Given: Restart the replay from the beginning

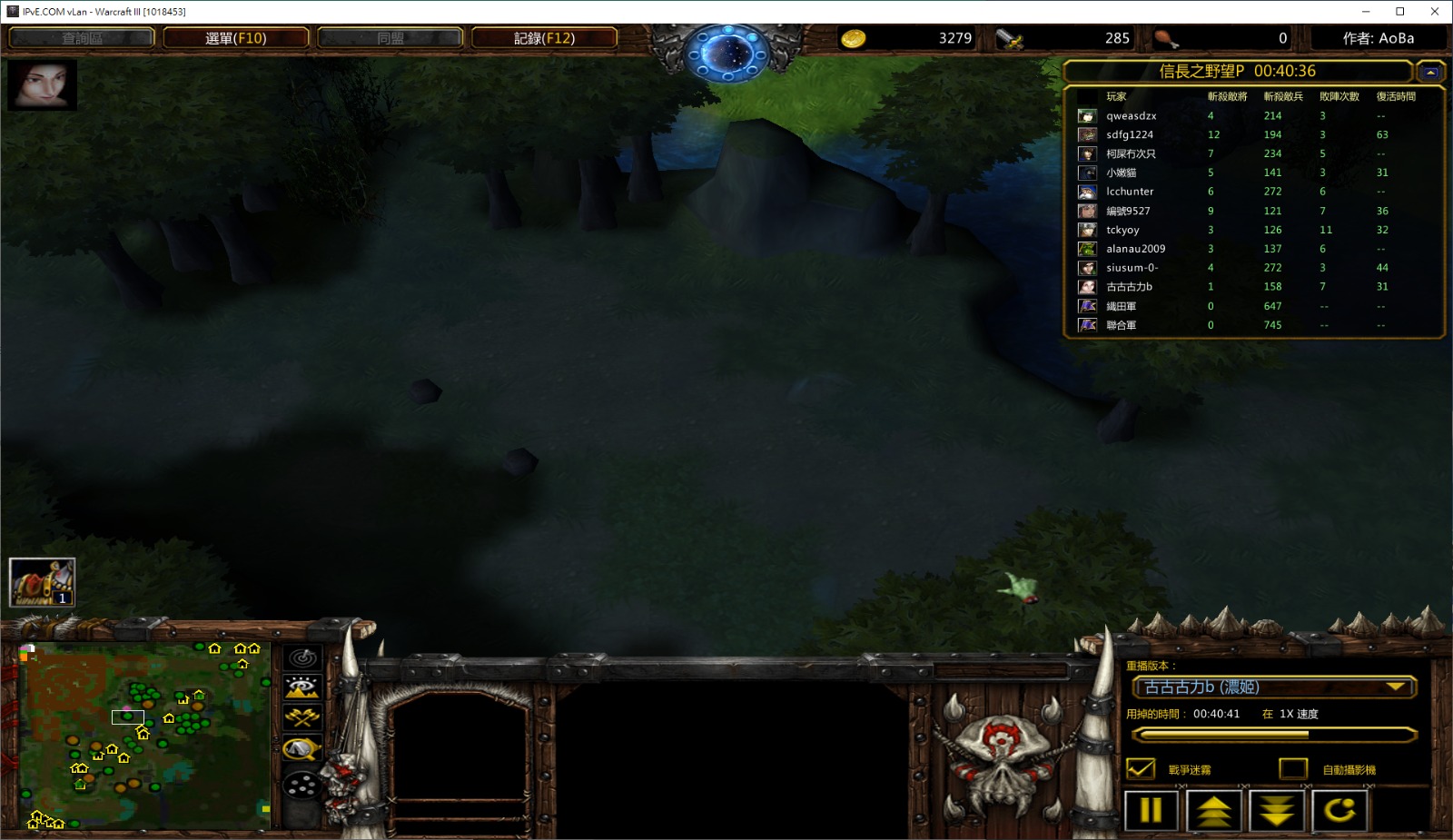Looking at the screenshot, I should (1339, 810).
